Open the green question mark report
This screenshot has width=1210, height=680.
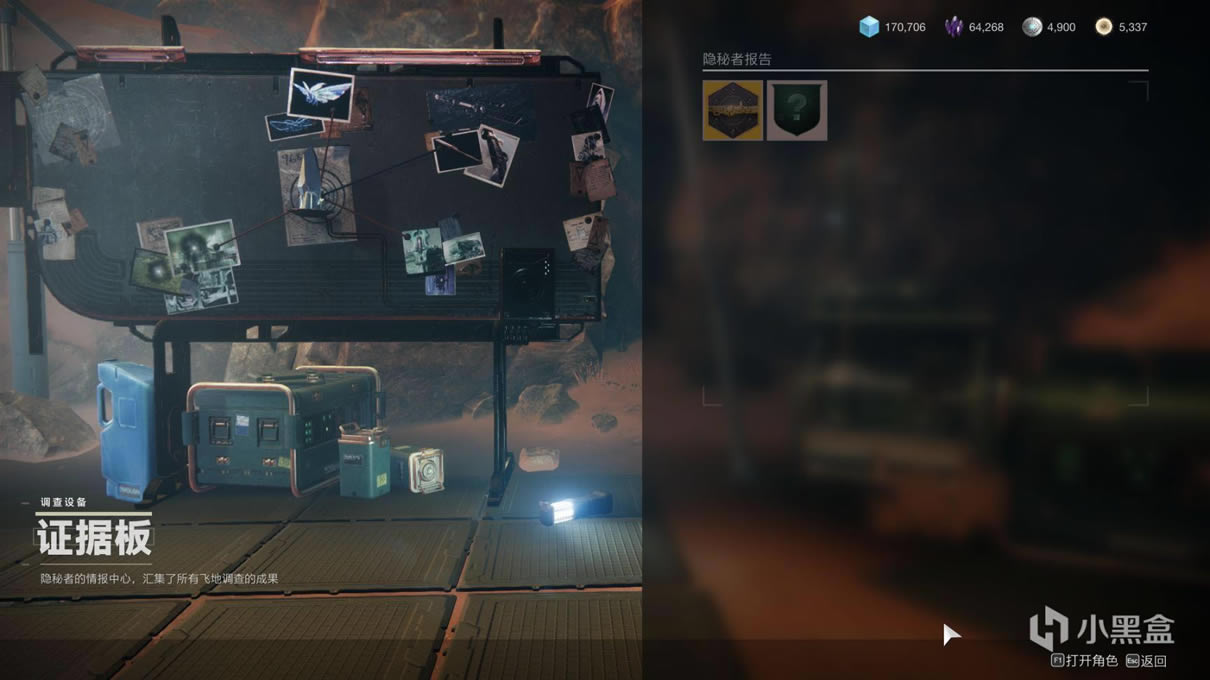point(797,111)
